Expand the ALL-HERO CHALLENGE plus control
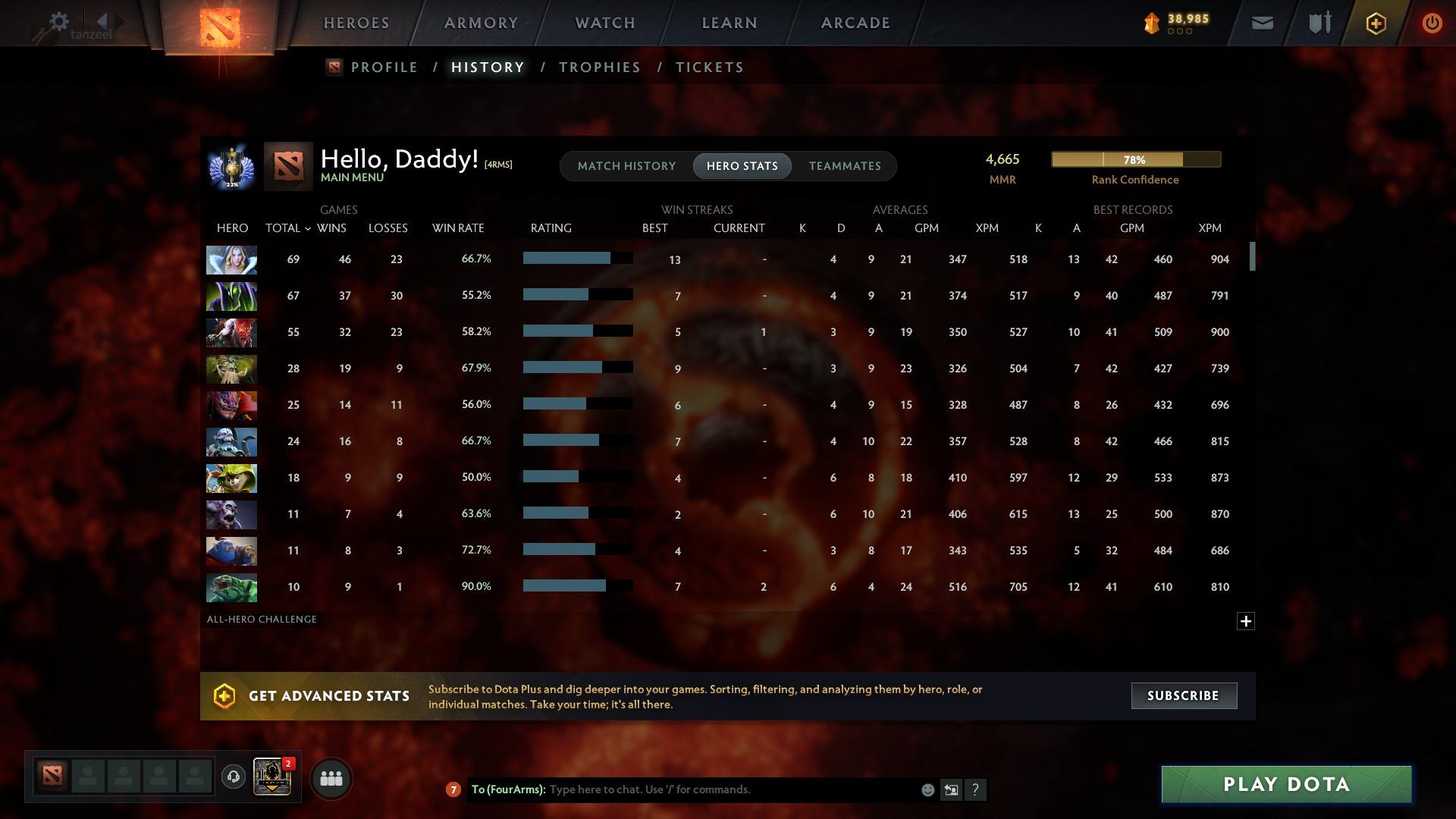The width and height of the screenshot is (1456, 819). (1245, 621)
